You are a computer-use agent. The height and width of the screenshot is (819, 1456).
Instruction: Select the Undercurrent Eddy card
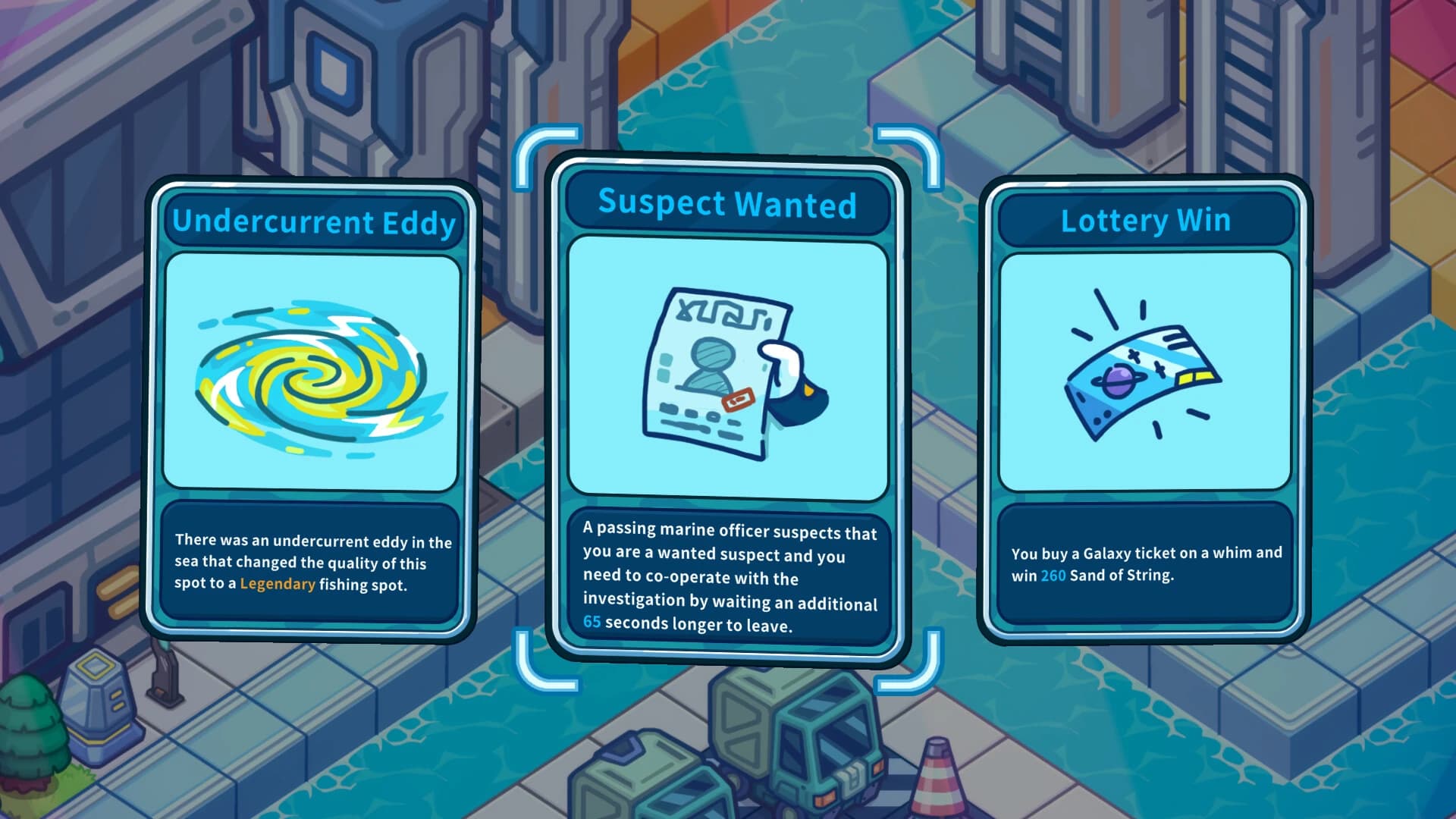311,409
